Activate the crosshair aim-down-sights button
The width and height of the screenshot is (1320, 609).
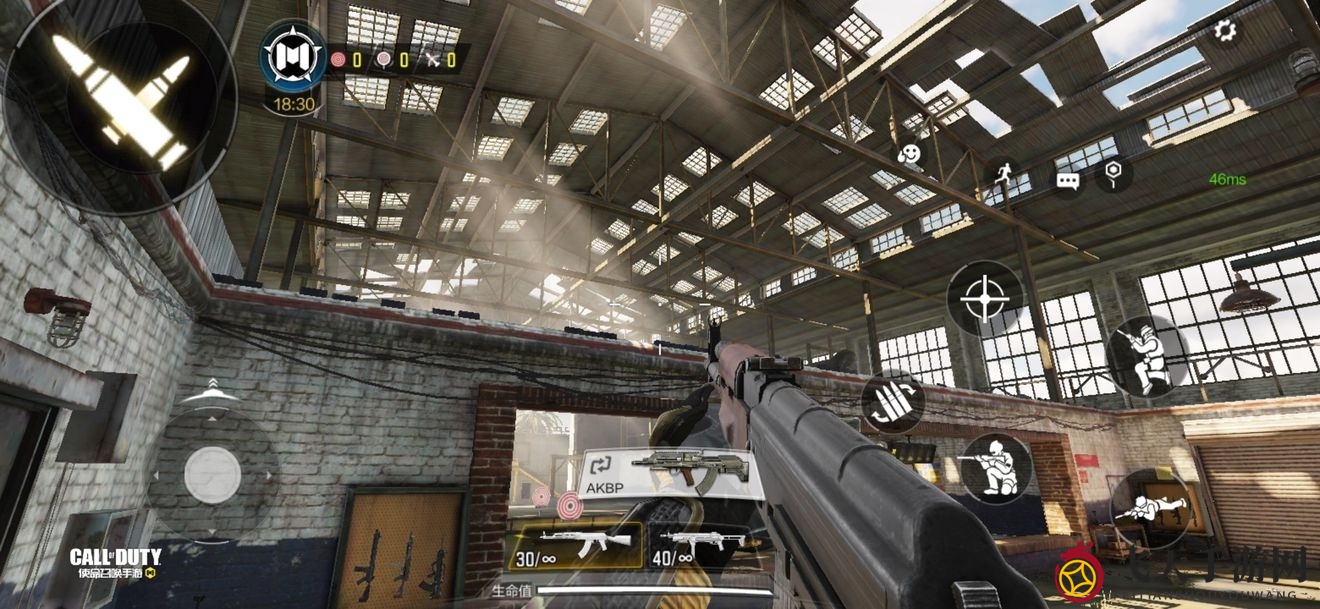[985, 299]
